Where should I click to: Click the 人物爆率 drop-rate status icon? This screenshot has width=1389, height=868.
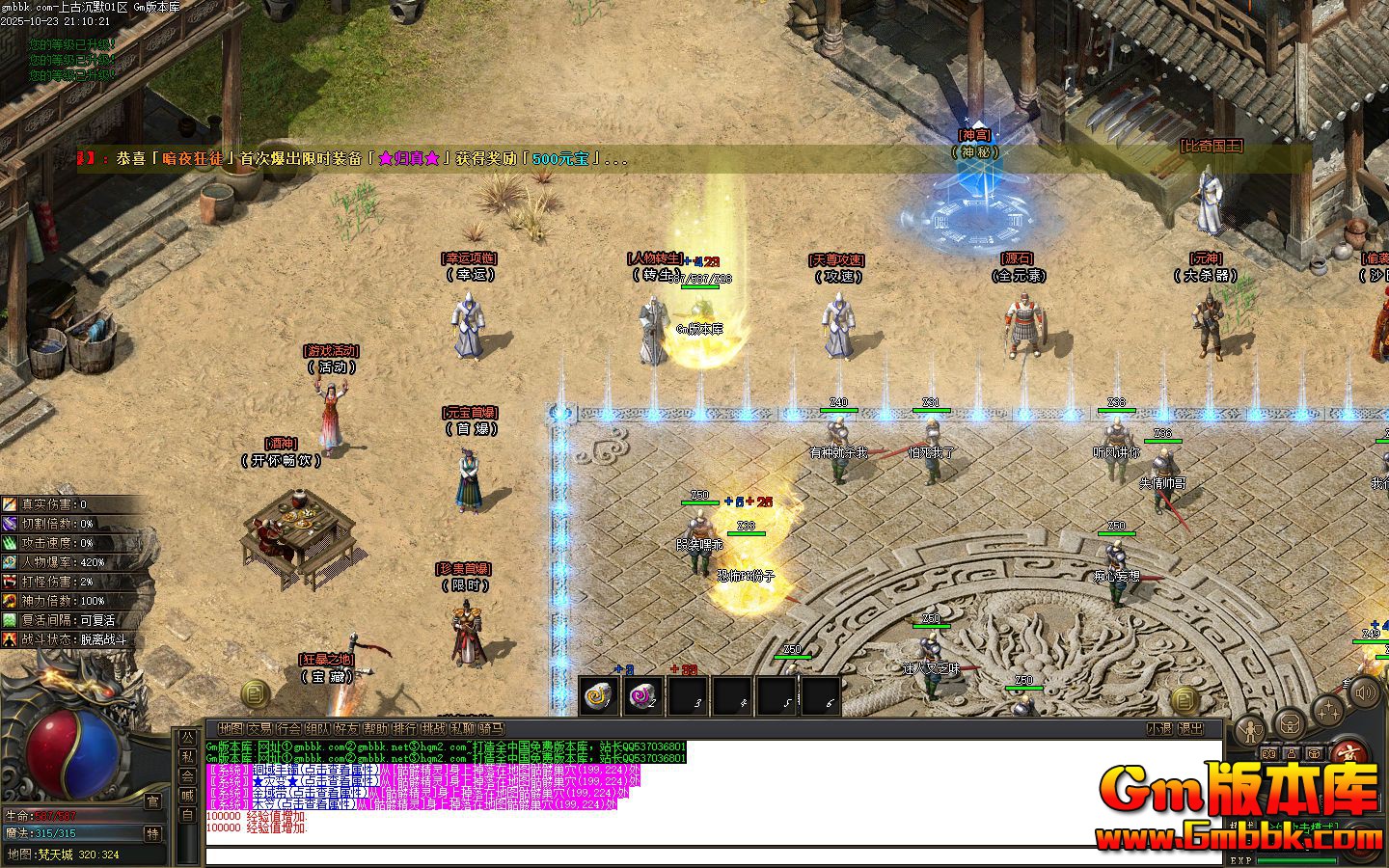tap(11, 562)
